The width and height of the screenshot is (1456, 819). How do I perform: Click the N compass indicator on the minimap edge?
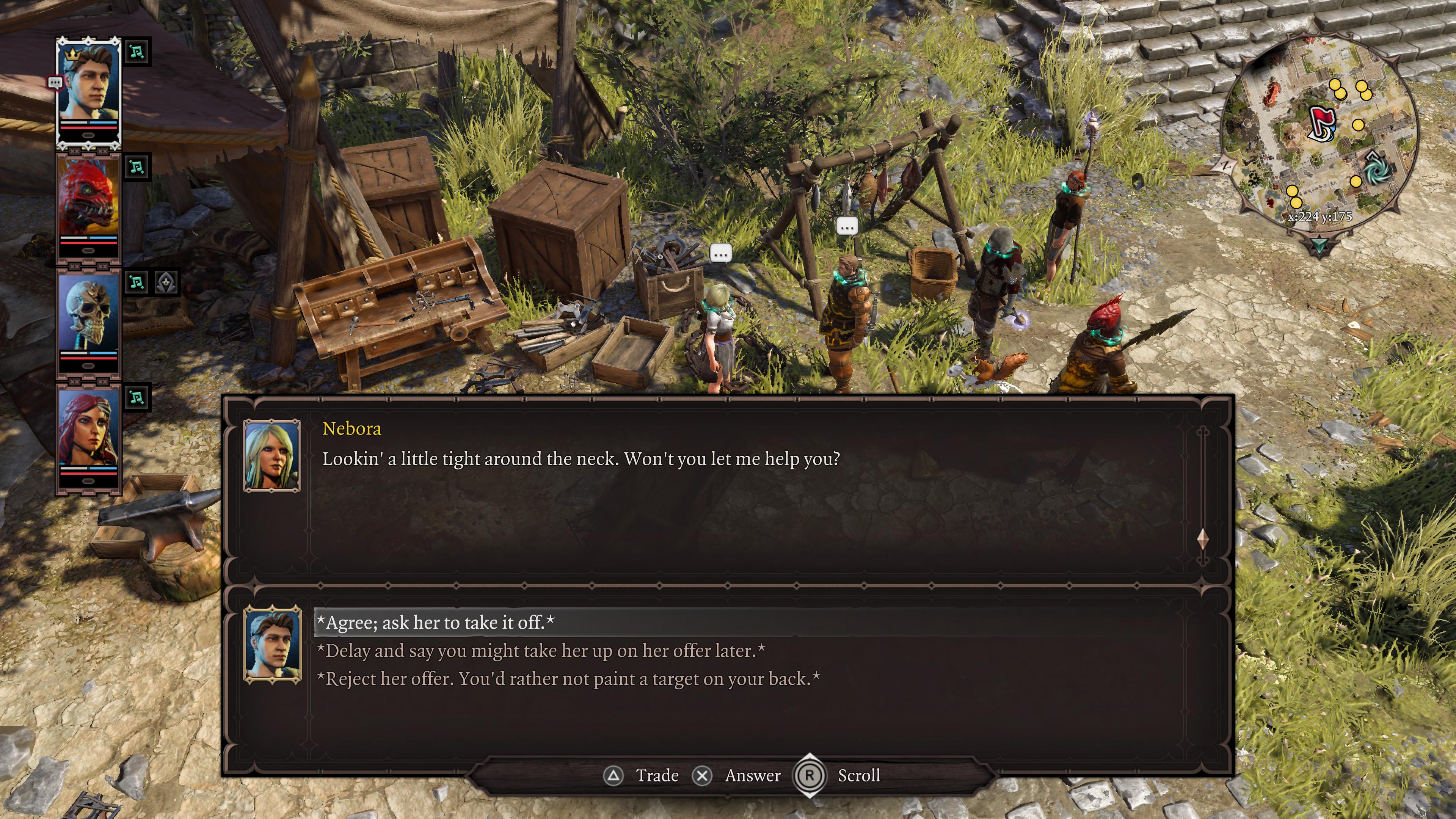click(x=1226, y=165)
